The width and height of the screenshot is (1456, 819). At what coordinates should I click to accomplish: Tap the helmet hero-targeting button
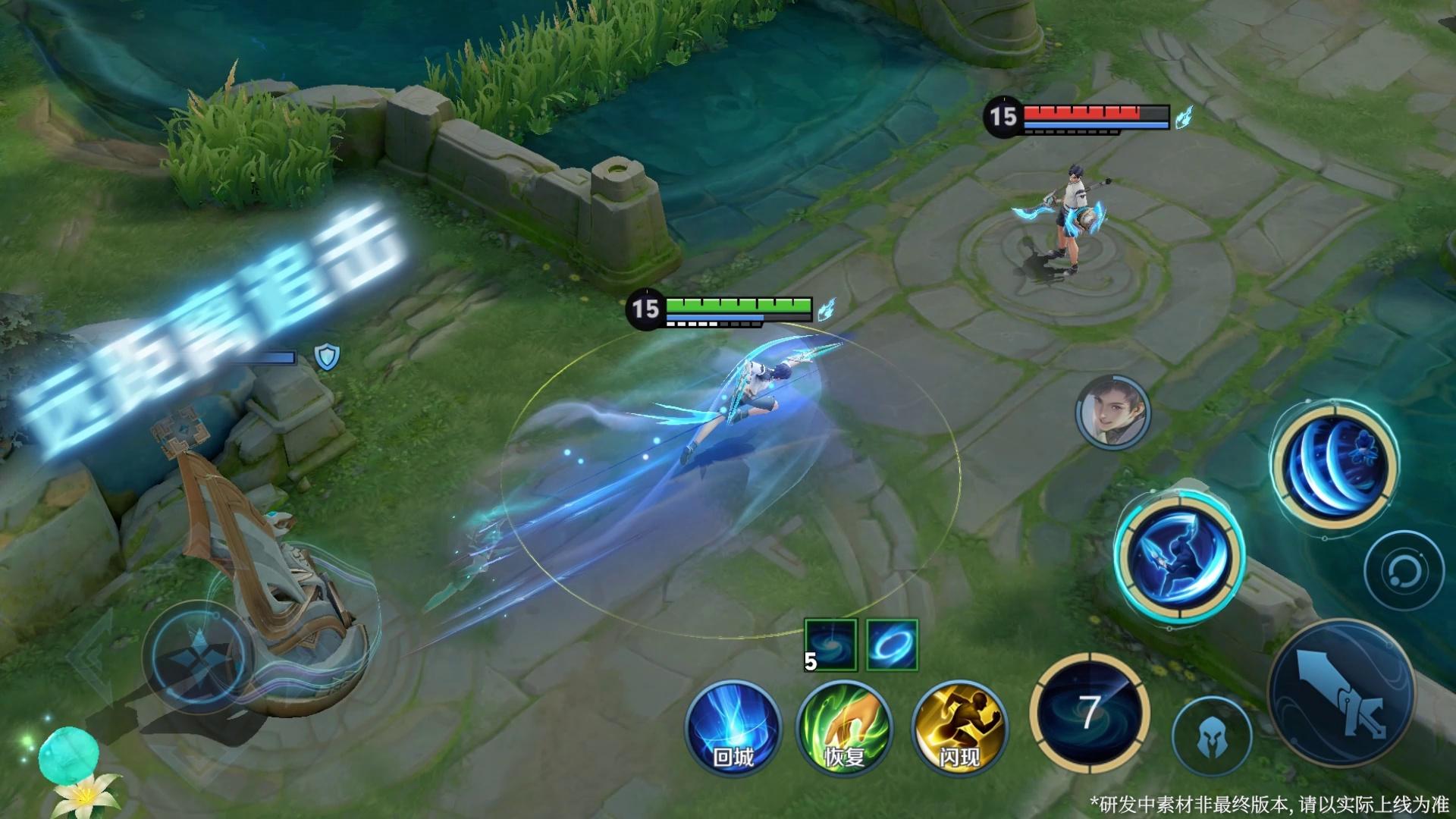[1211, 736]
